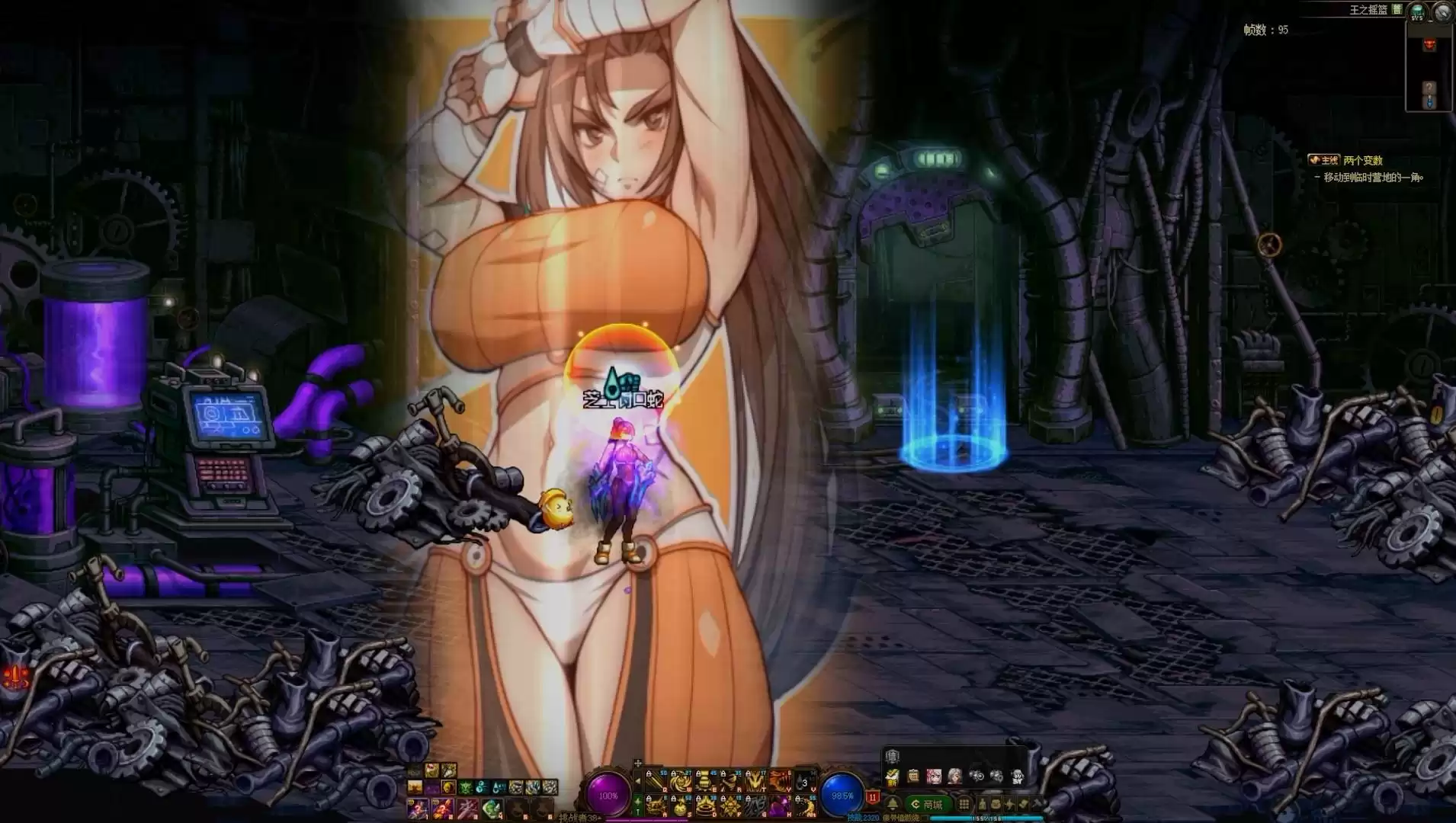The width and height of the screenshot is (1456, 823).
Task: Open the character silhouette menu icon
Action: [983, 805]
